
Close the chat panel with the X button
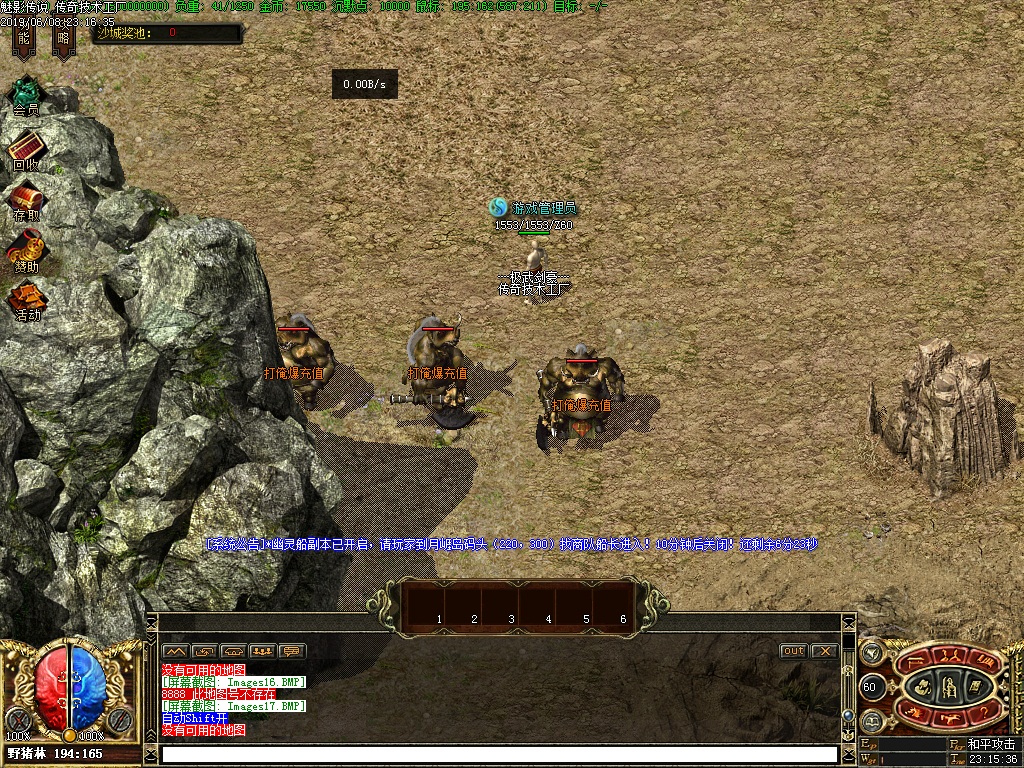point(824,651)
